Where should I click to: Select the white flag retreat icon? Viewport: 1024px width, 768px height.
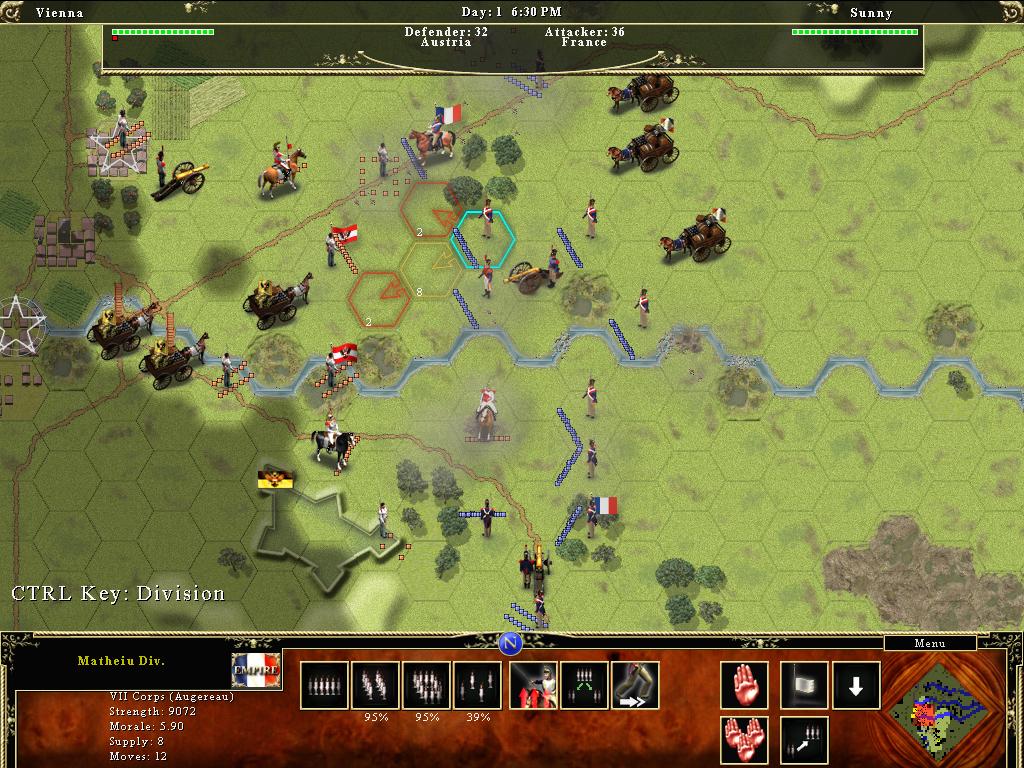[804, 685]
